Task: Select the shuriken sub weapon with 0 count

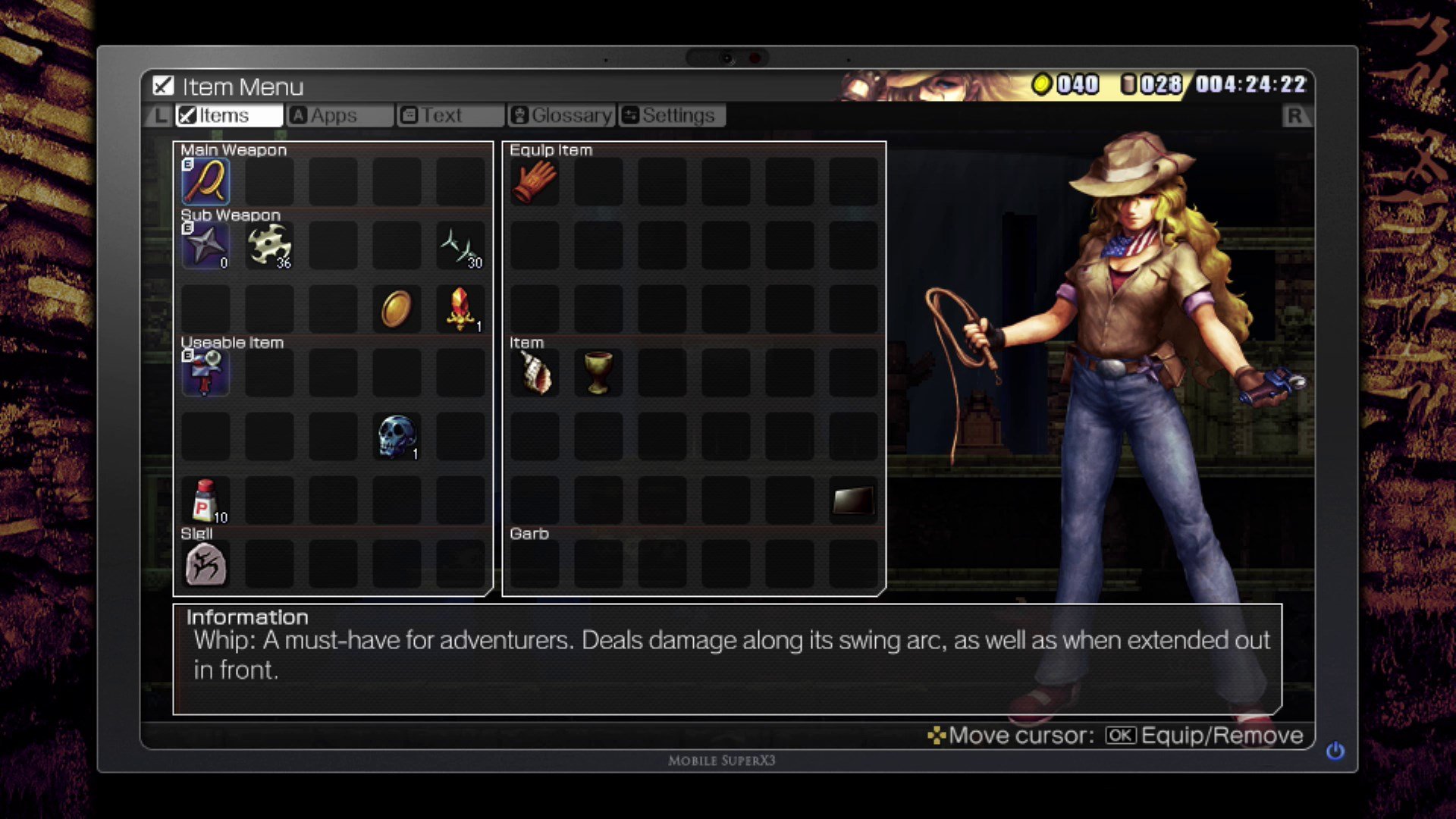Action: tap(205, 244)
